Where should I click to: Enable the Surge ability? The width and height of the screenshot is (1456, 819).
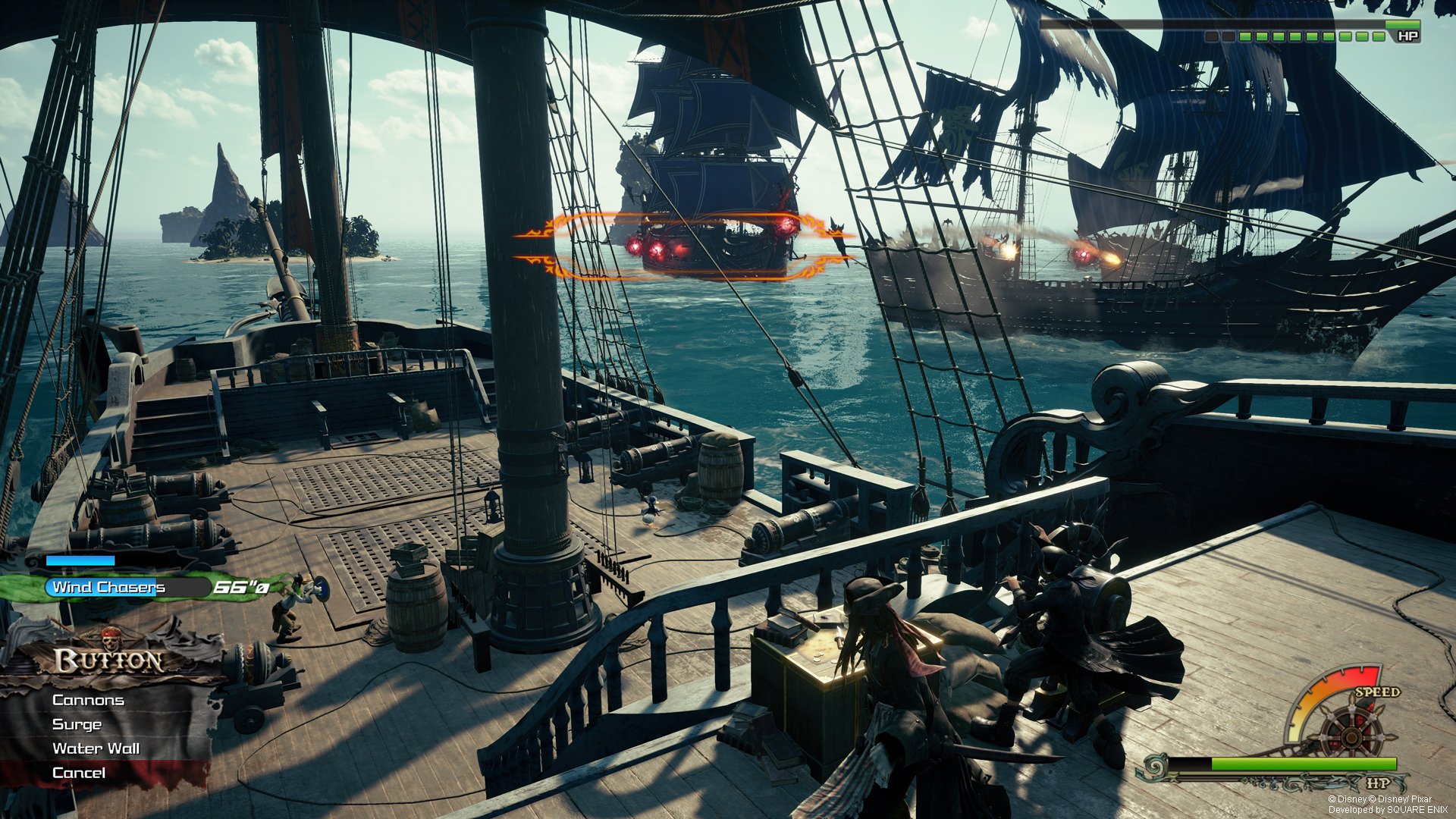(76, 724)
